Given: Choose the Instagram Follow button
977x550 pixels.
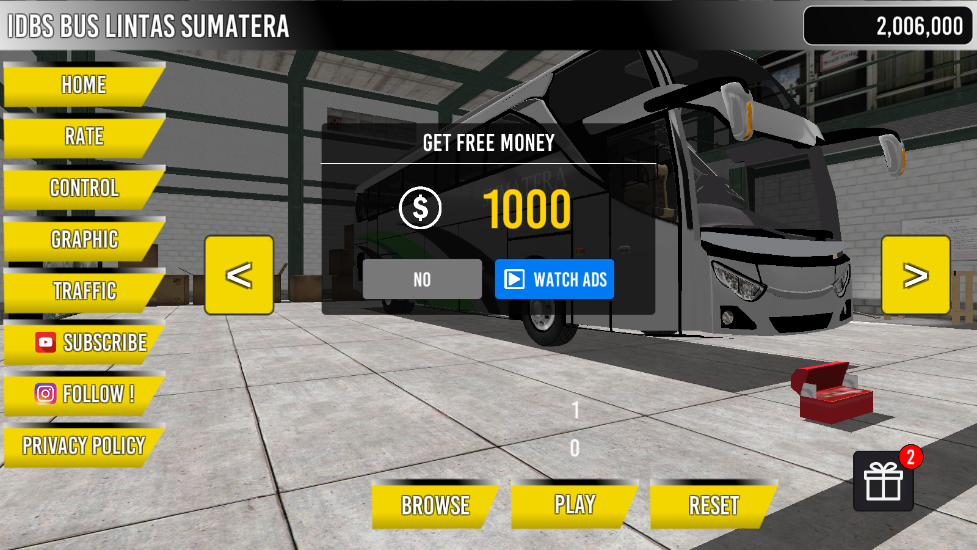Looking at the screenshot, I should [84, 394].
